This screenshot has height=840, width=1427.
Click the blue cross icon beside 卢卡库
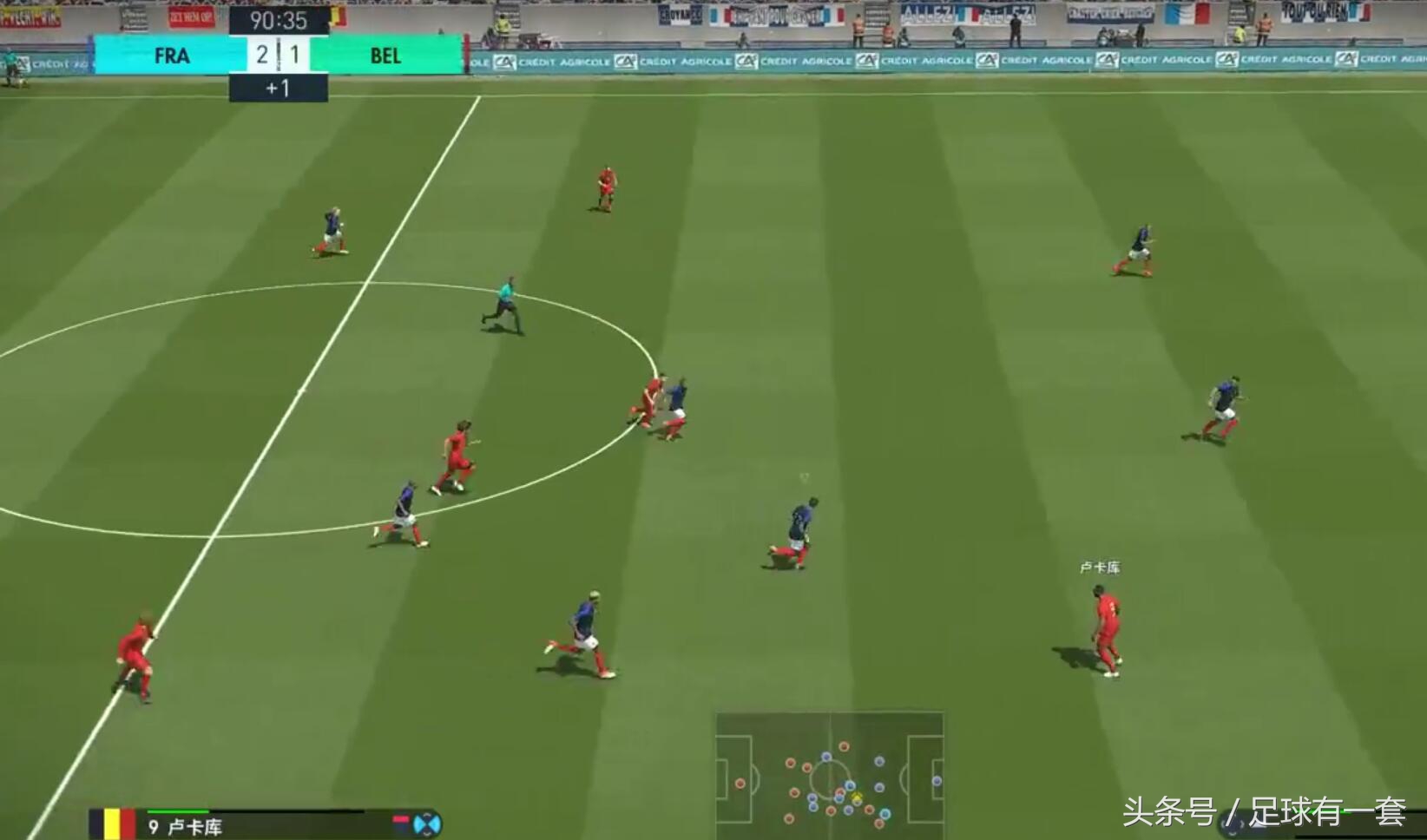(x=427, y=824)
